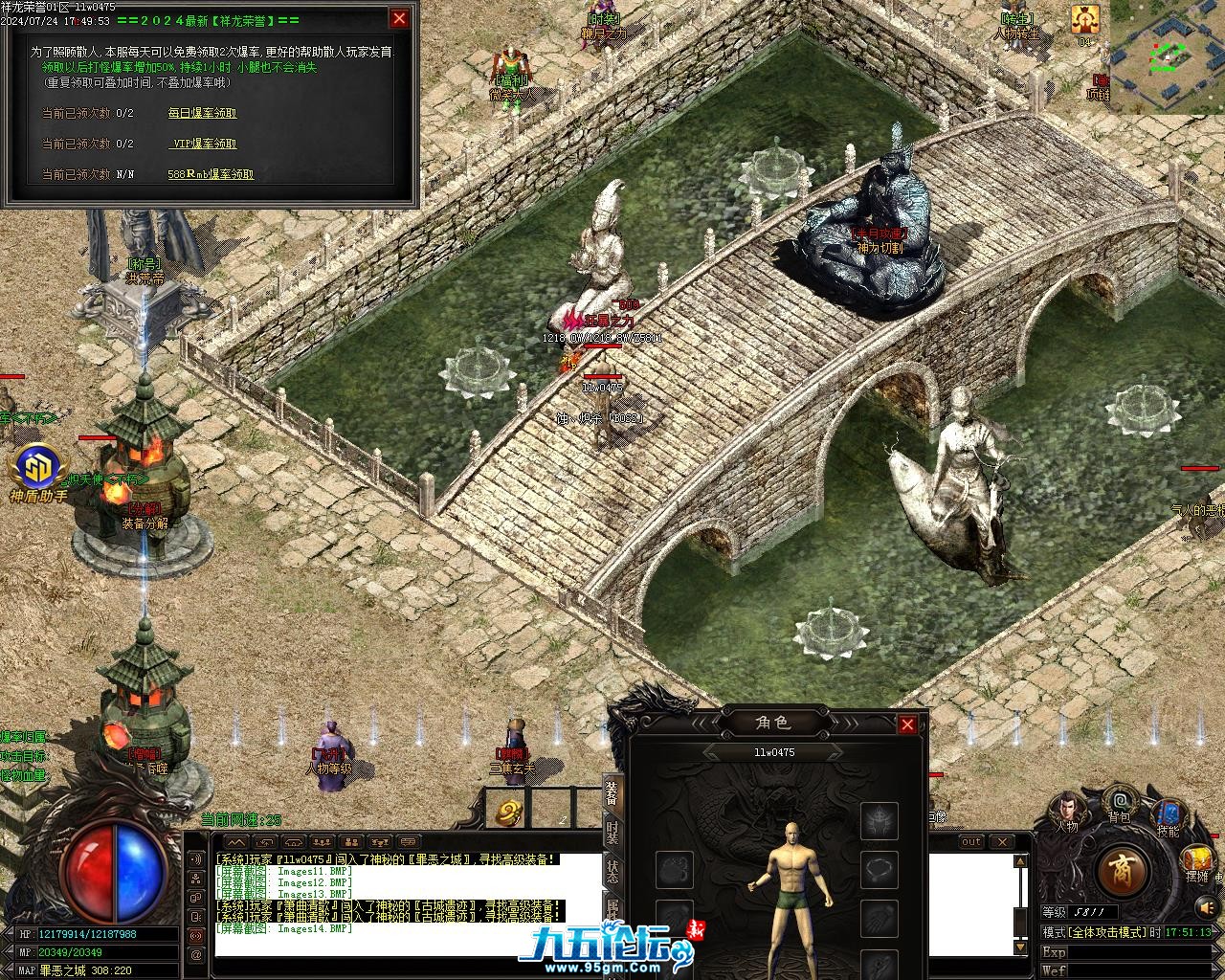Claim the VIP爆率领取 bonus link
Image resolution: width=1225 pixels, height=980 pixels.
[x=202, y=144]
